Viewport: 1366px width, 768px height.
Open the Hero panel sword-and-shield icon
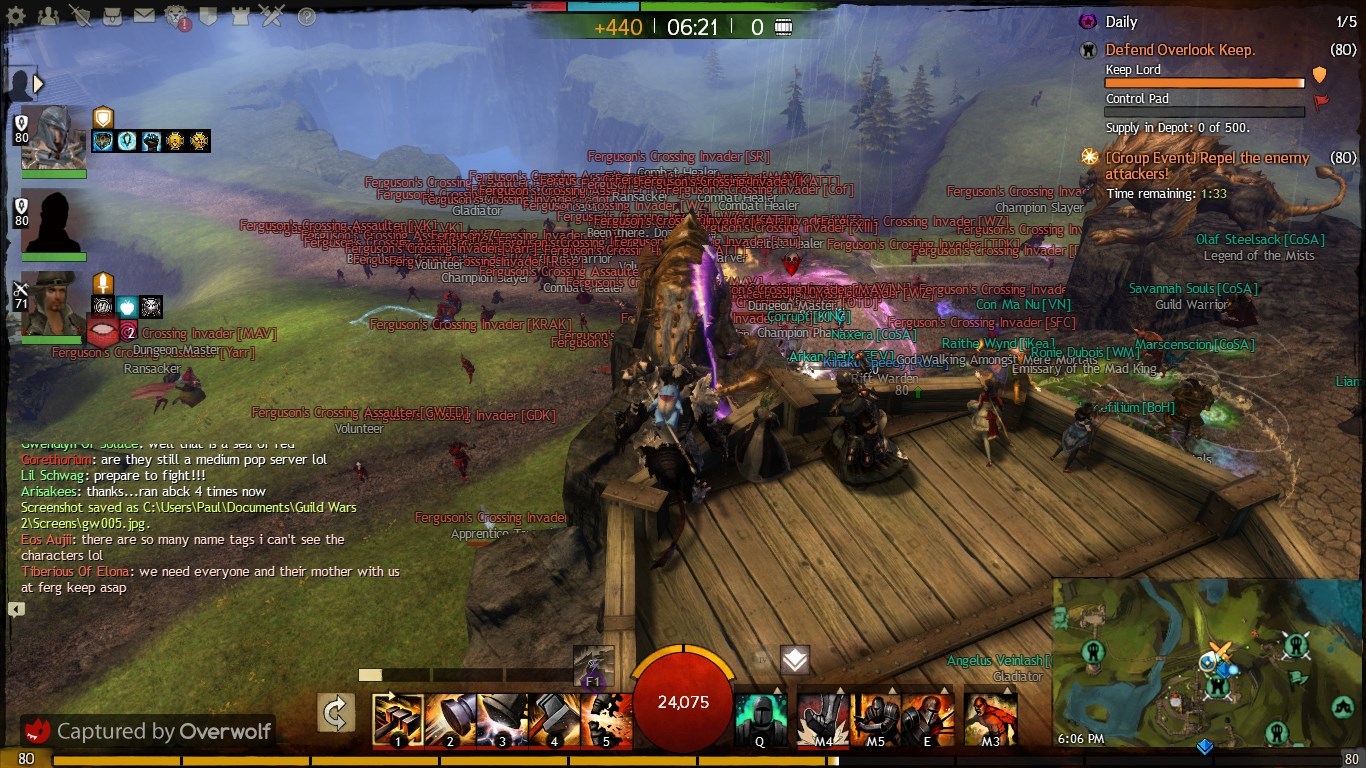tap(81, 16)
